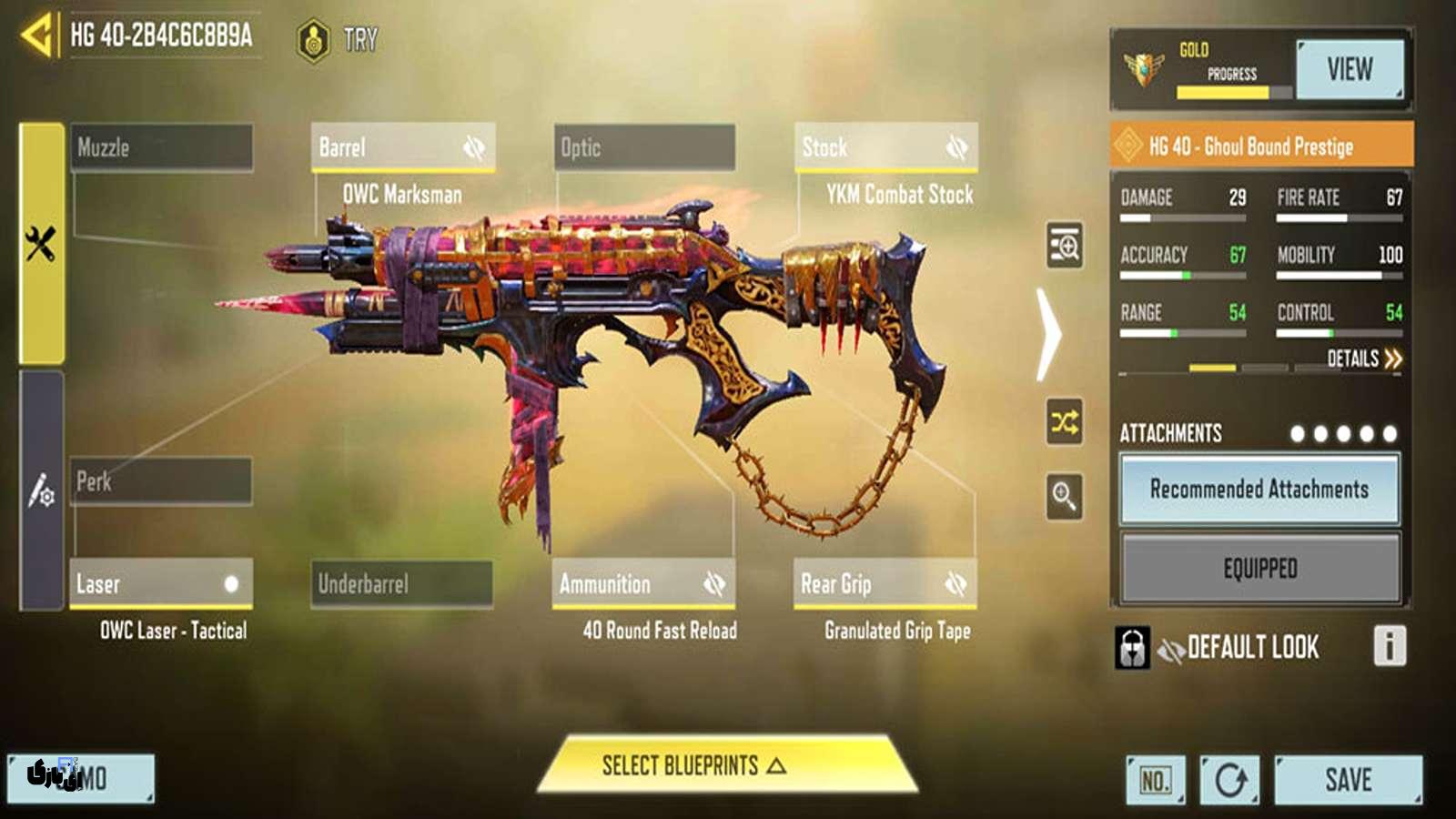
Task: Switch to the paint customization tab
Action: pyautogui.click(x=42, y=491)
